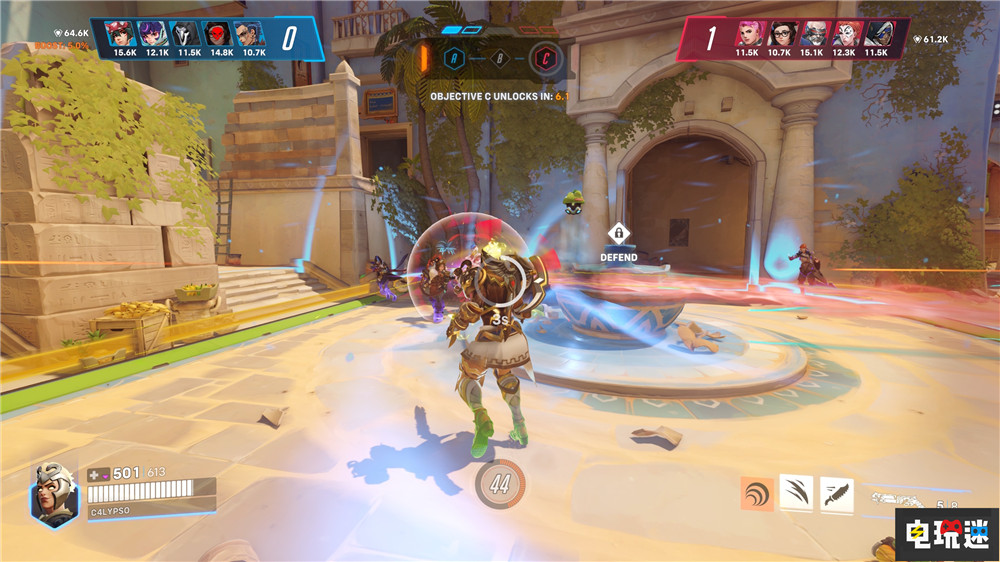
Task: Use the claw slash ability
Action: click(797, 493)
